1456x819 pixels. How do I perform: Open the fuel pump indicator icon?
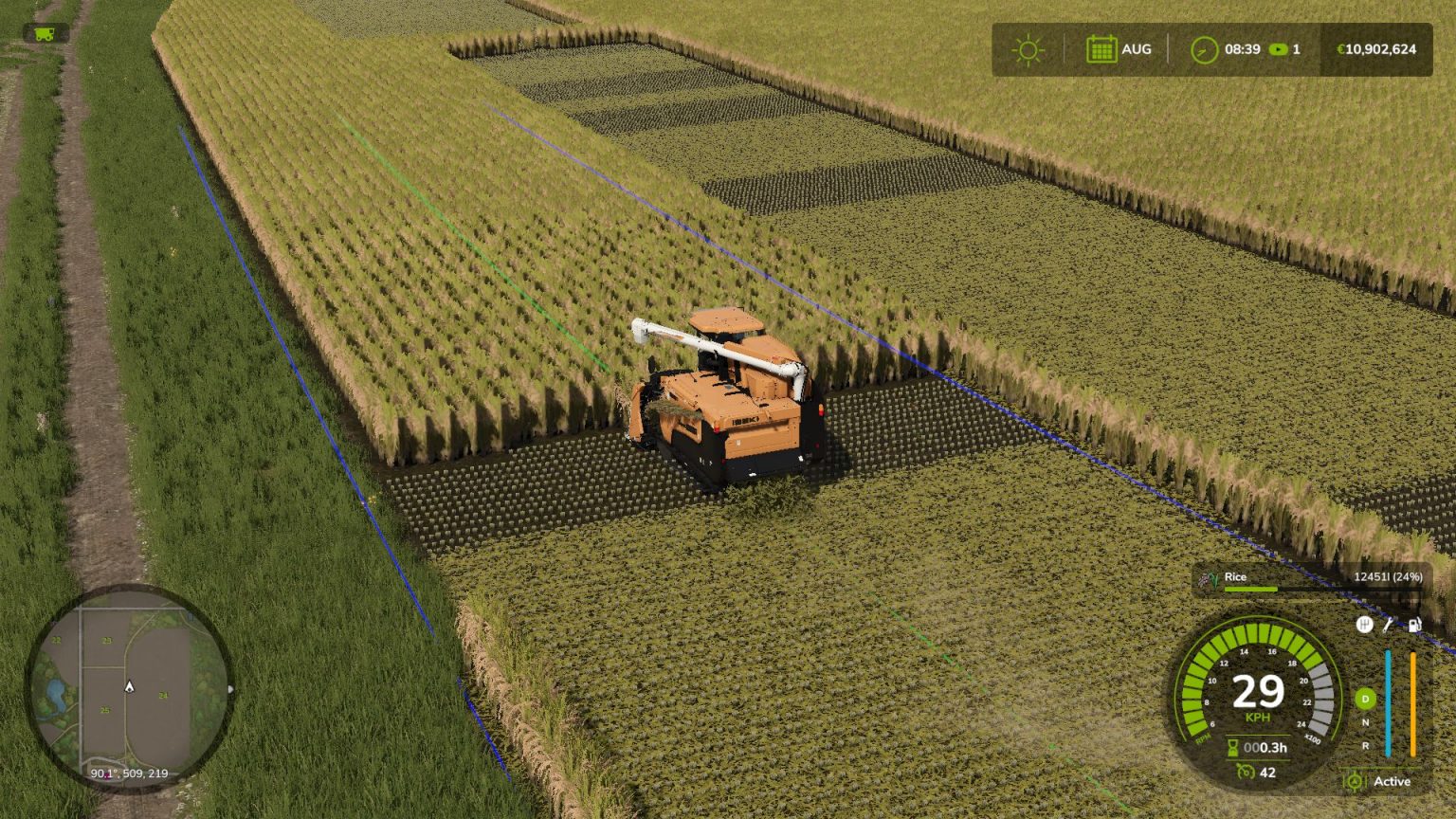click(x=1414, y=625)
